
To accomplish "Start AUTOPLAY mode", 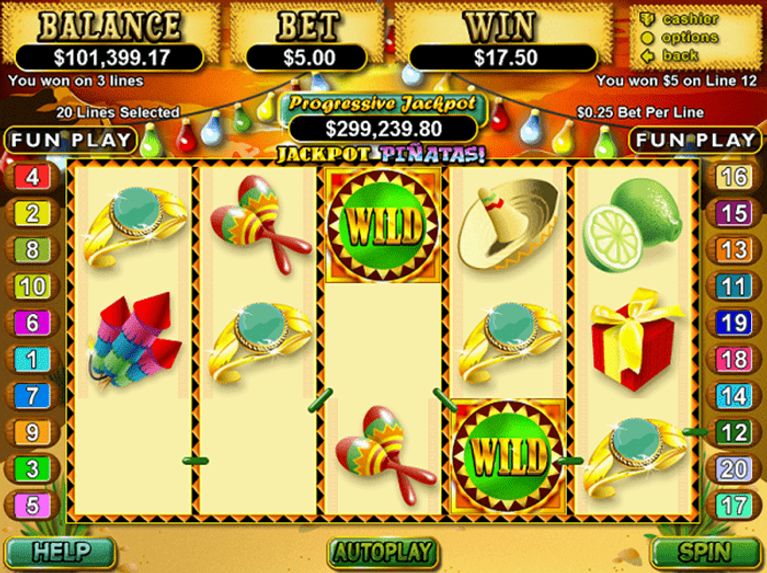I will [x=383, y=551].
